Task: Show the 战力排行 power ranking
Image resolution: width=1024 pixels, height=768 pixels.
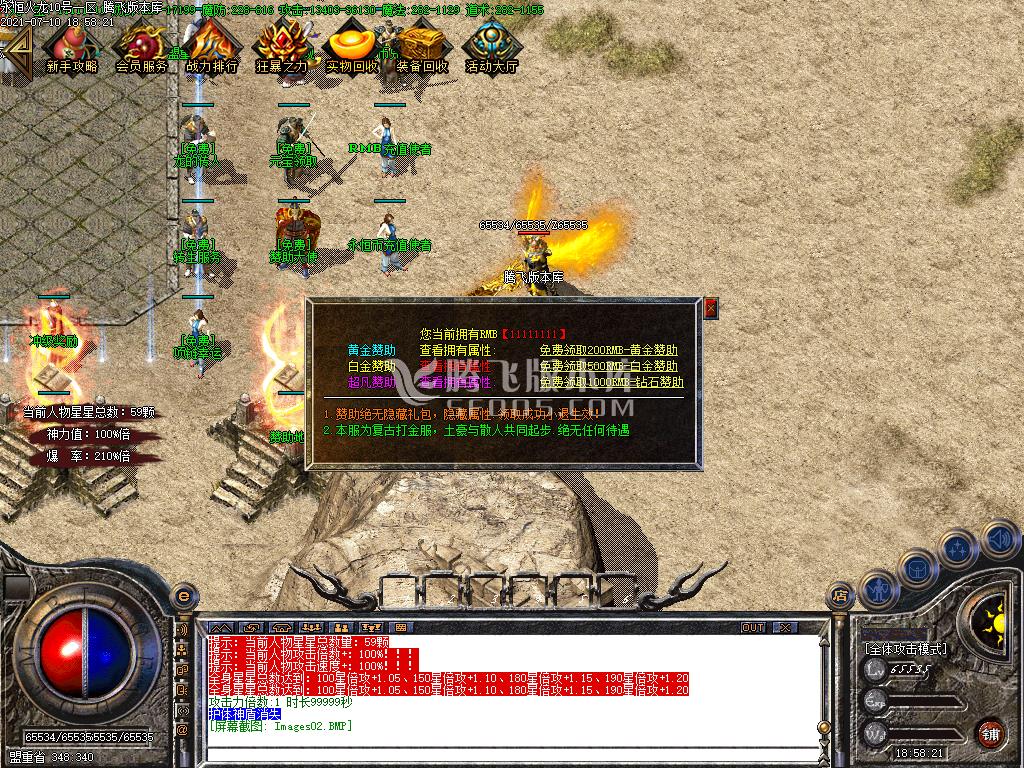Action: [x=211, y=47]
